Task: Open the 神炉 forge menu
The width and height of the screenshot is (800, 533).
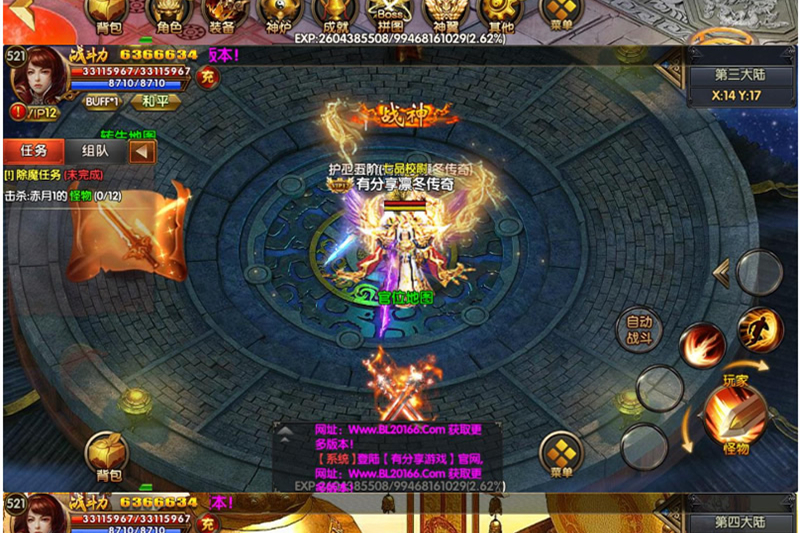Action: (274, 14)
